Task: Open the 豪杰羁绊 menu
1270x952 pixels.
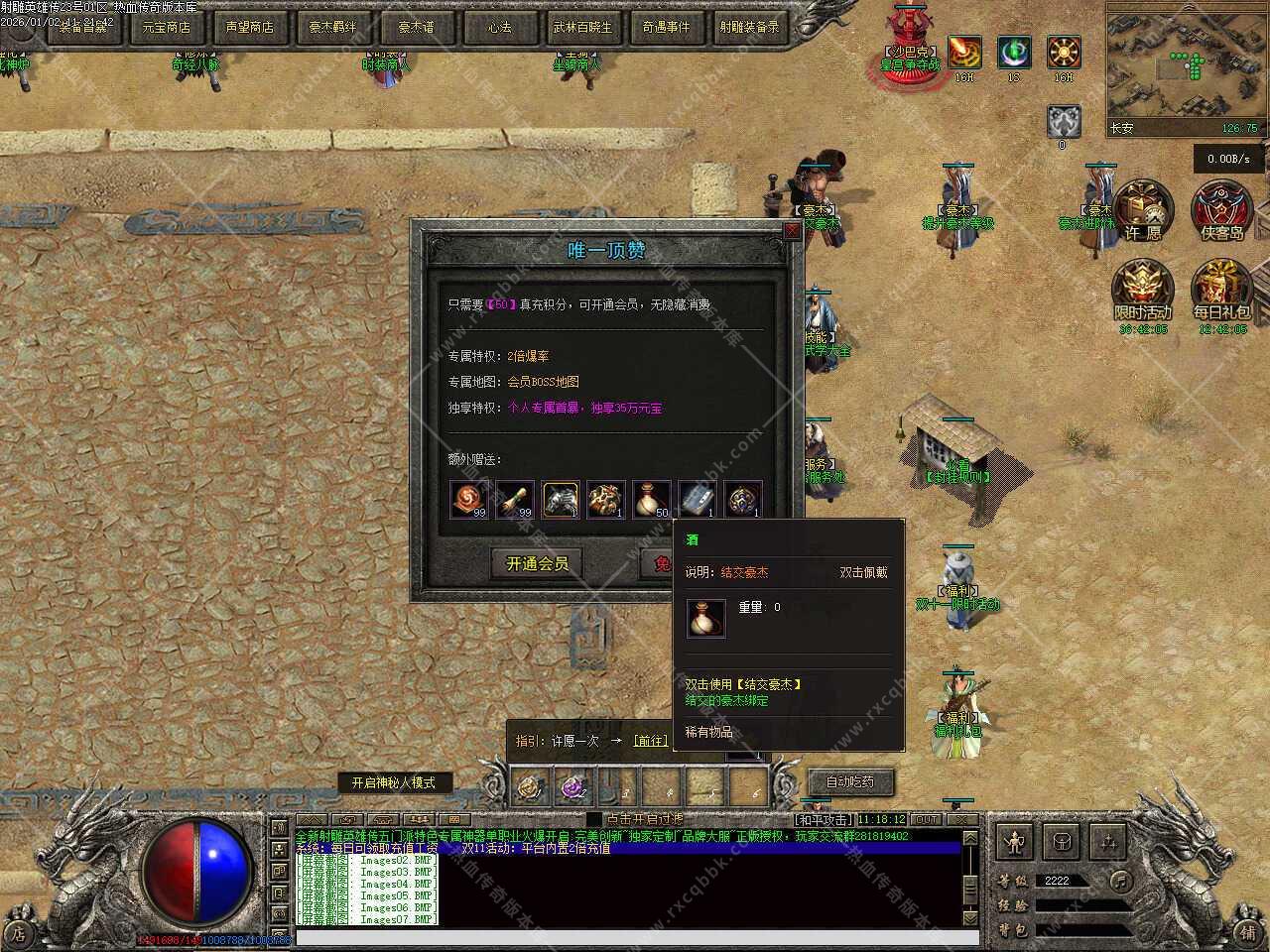Action: pos(332,27)
